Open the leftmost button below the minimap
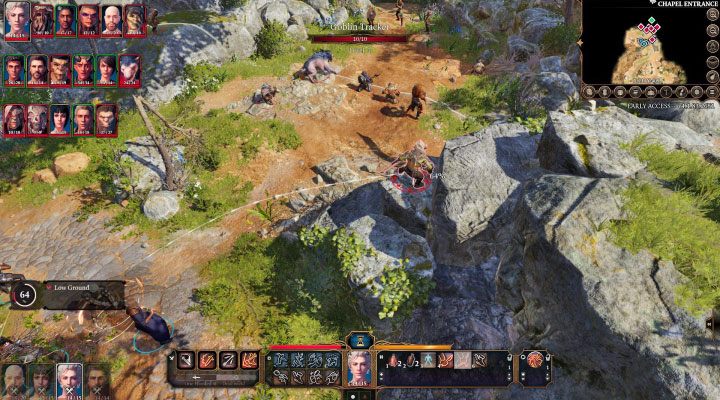Screen dimensions: 720x400 click(592, 94)
